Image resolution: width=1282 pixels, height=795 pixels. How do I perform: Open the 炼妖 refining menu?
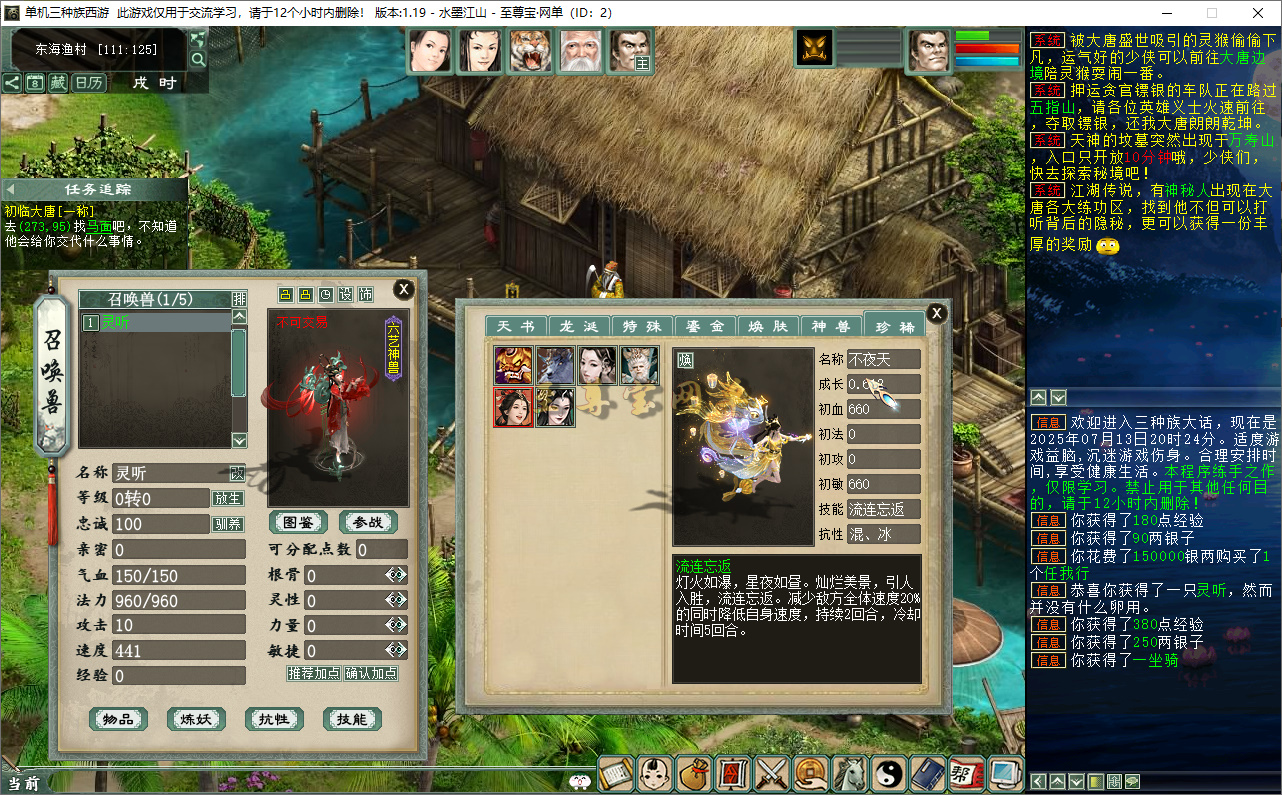click(196, 719)
